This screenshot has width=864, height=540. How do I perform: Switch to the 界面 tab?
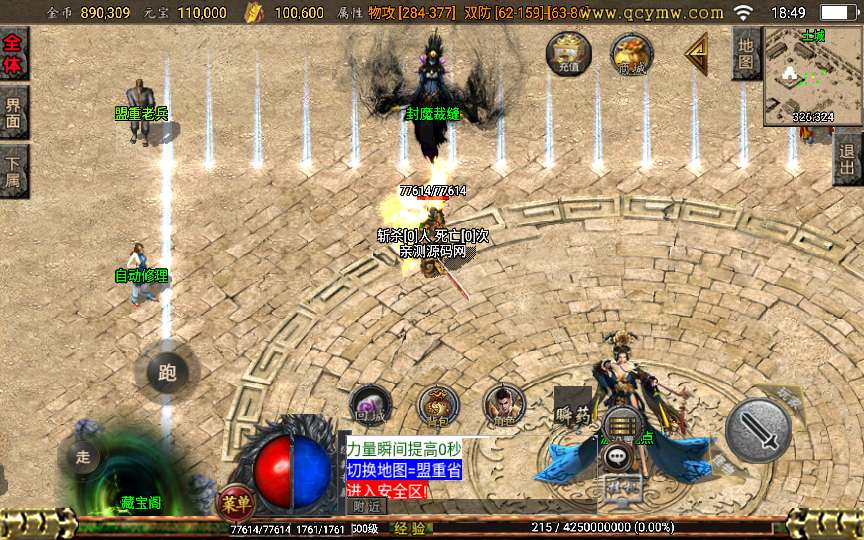click(14, 111)
